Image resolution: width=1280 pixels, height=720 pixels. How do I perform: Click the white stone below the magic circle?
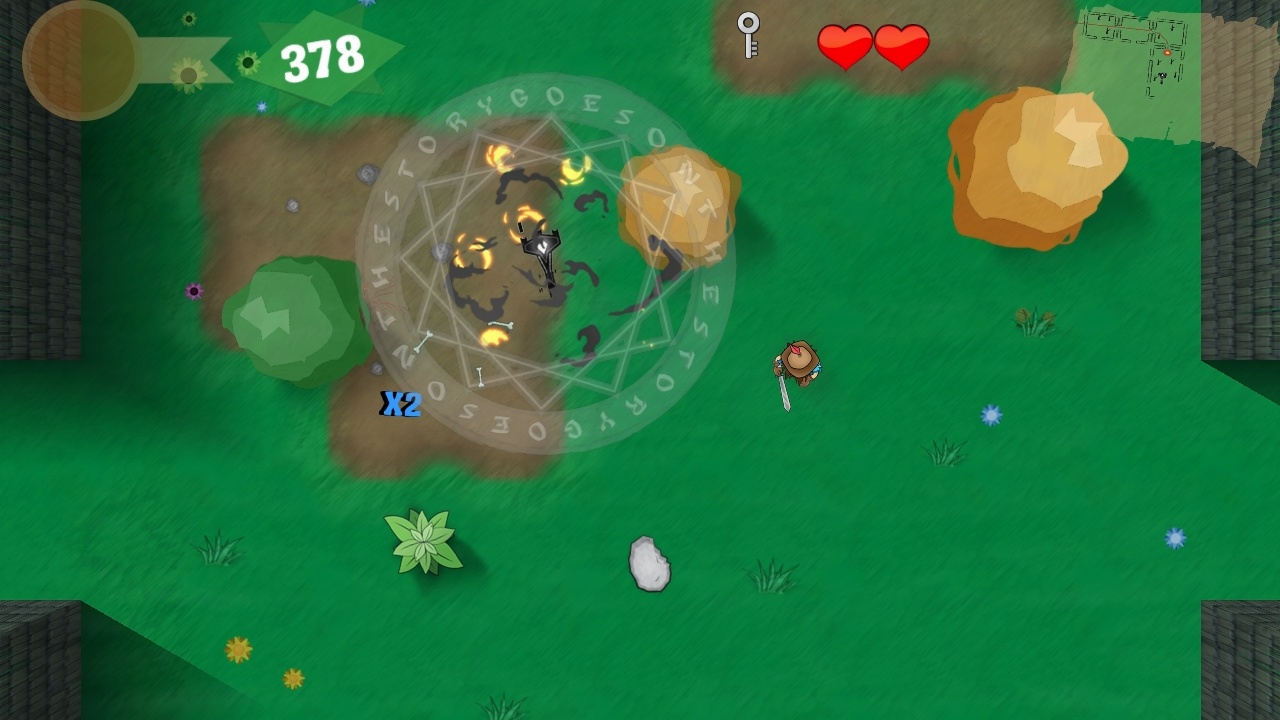(x=648, y=563)
